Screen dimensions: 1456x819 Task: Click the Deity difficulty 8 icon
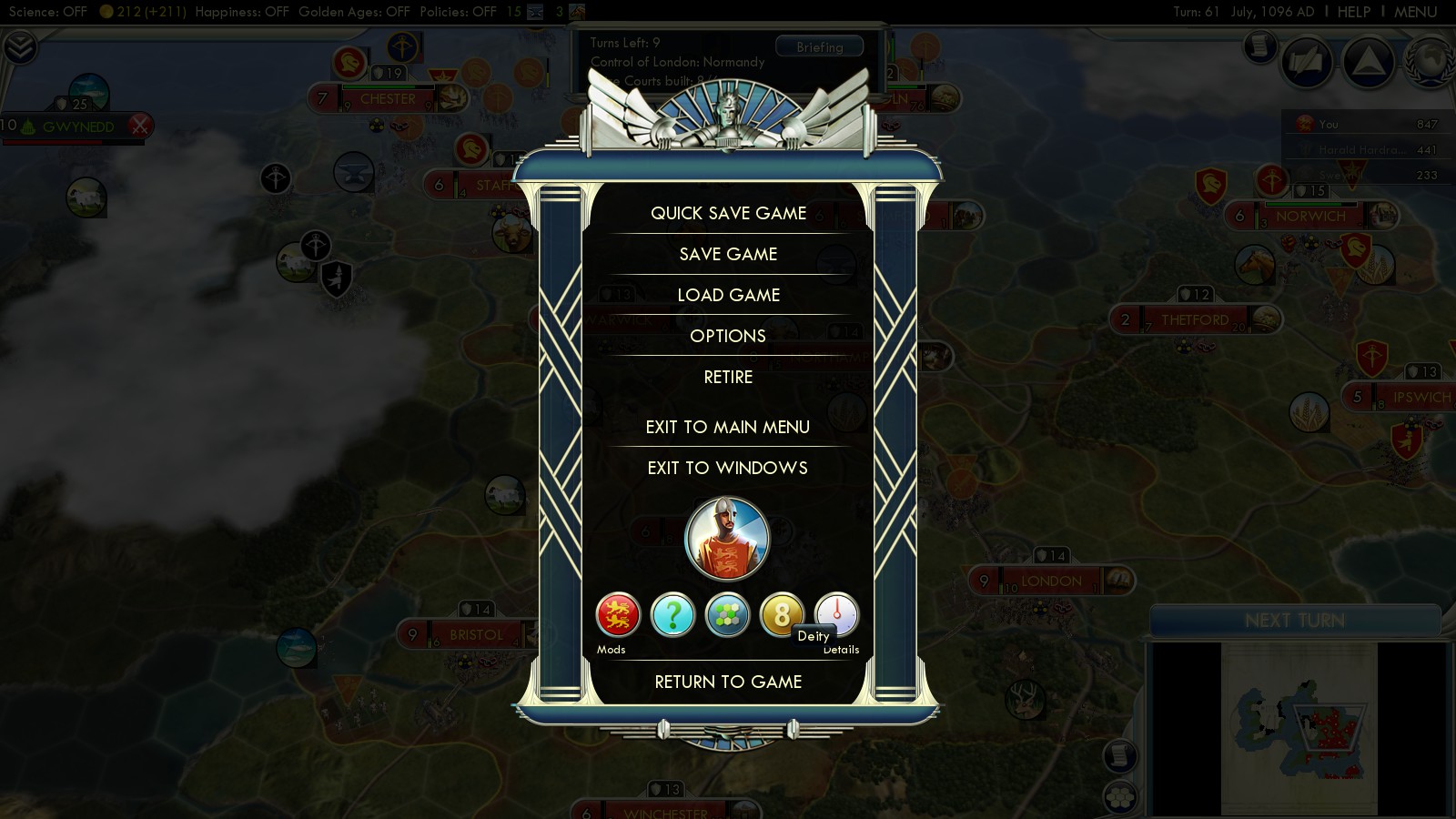781,613
